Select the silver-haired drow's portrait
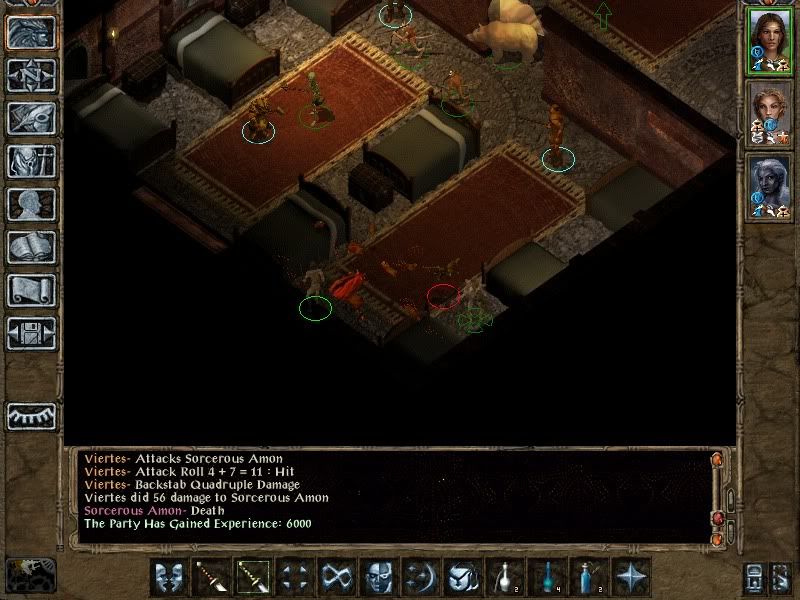The image size is (800, 600). [x=769, y=186]
